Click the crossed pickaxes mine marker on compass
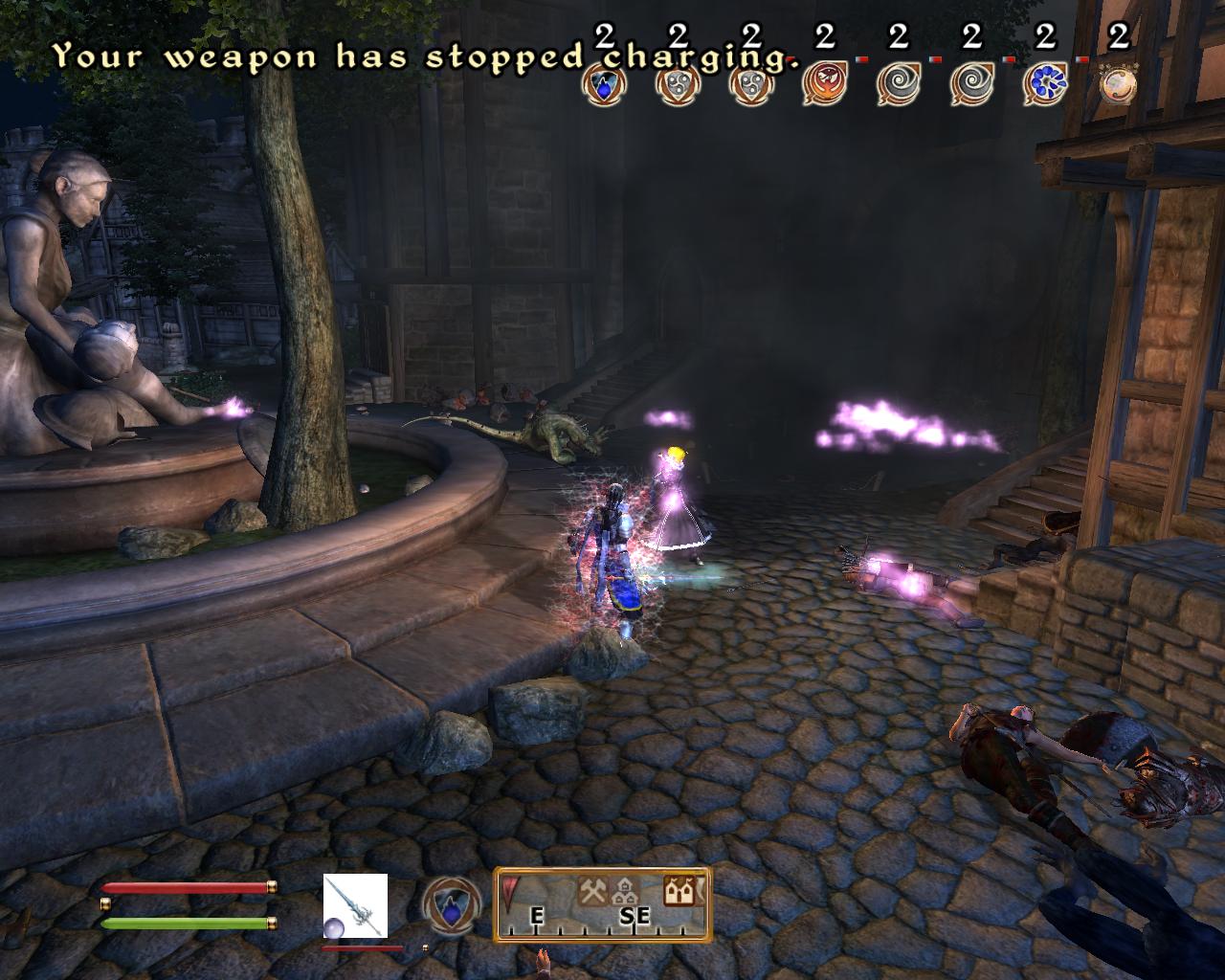This screenshot has height=980, width=1225. tap(591, 891)
